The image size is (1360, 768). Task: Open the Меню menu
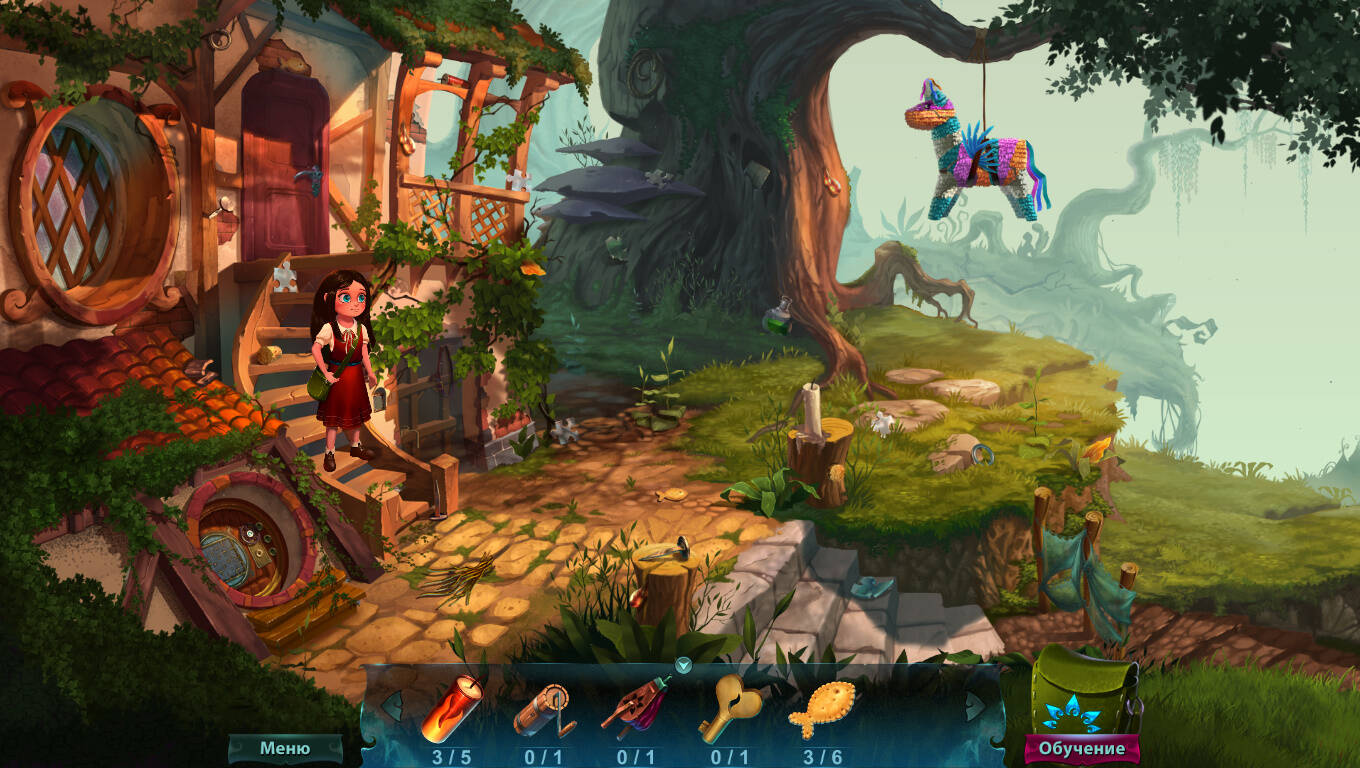pos(285,748)
